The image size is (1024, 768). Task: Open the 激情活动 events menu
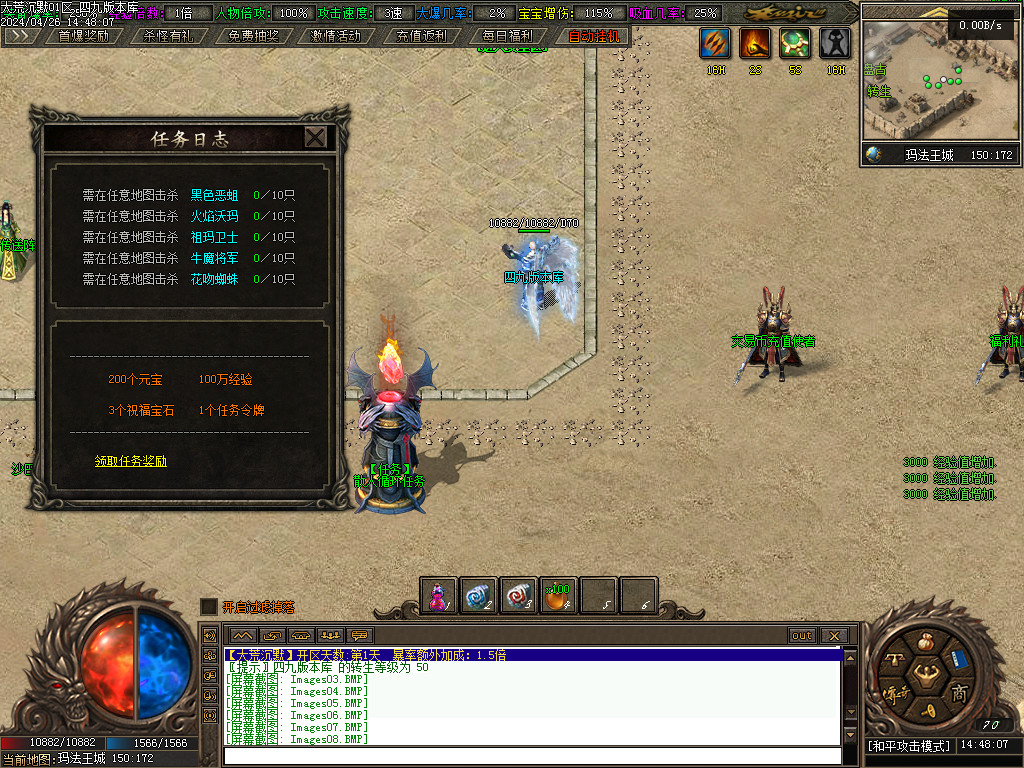(336, 36)
